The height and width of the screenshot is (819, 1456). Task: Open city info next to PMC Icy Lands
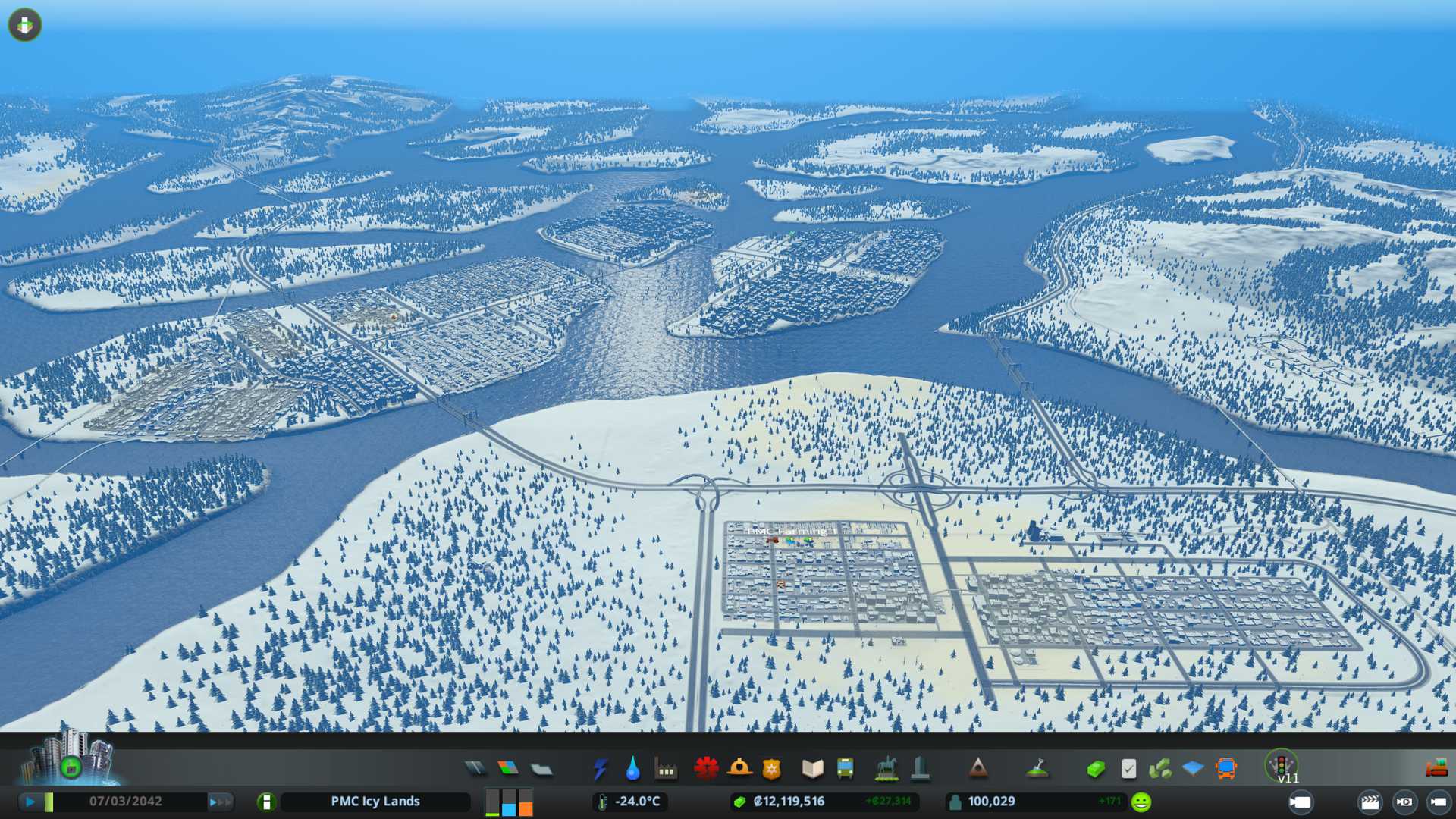pos(266,802)
